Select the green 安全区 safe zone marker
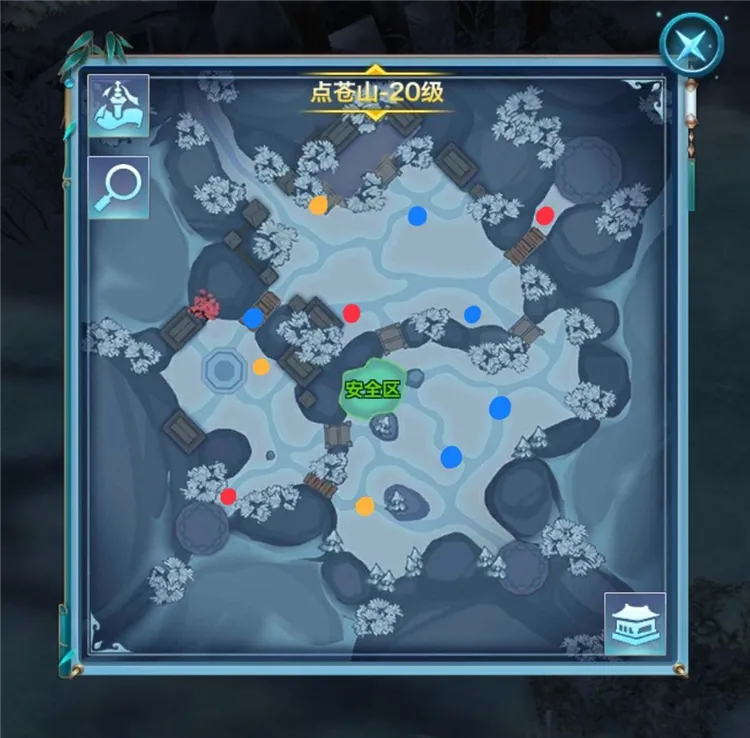Image resolution: width=750 pixels, height=738 pixels. [x=373, y=388]
